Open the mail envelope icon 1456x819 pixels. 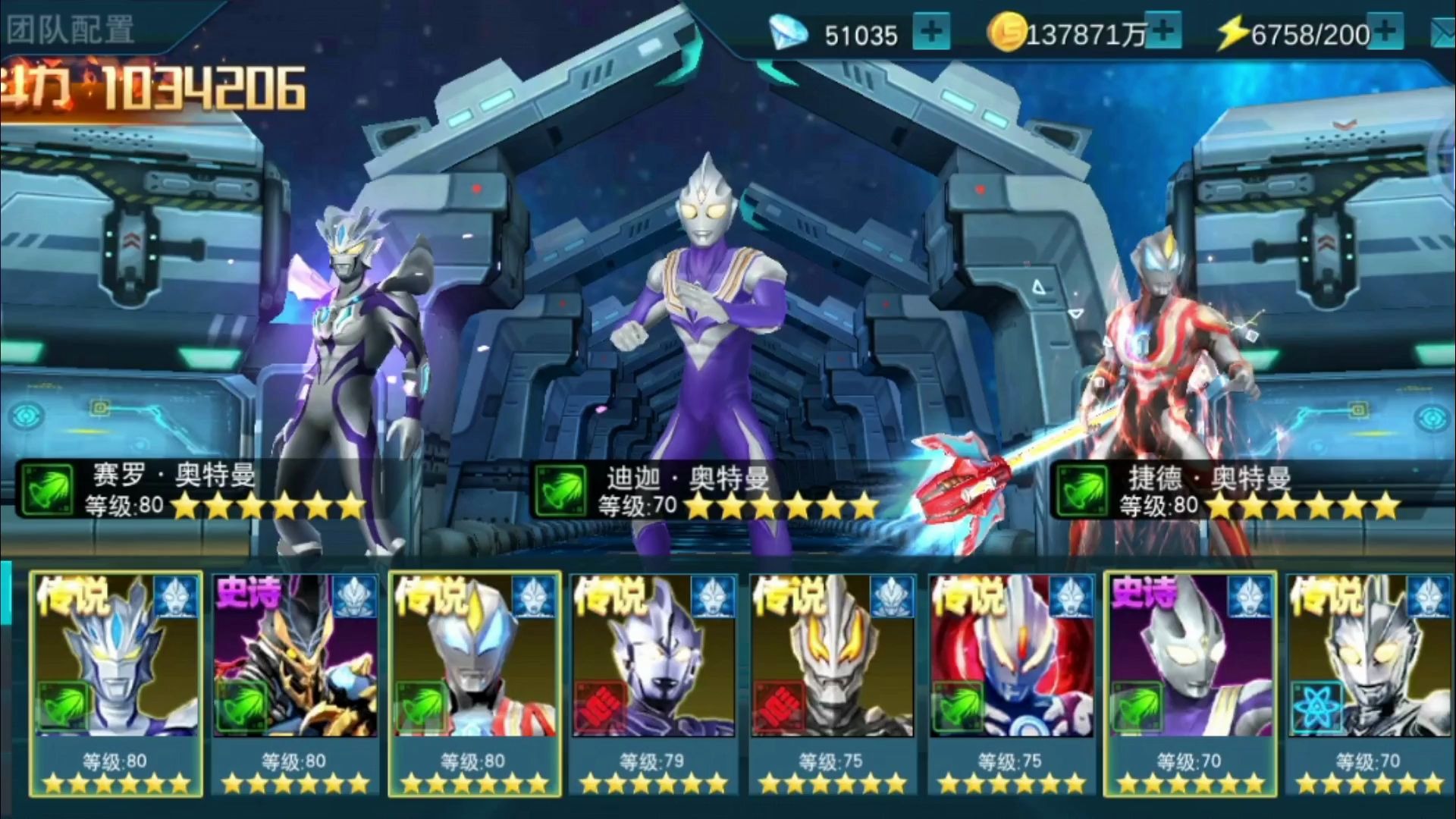[1442, 33]
